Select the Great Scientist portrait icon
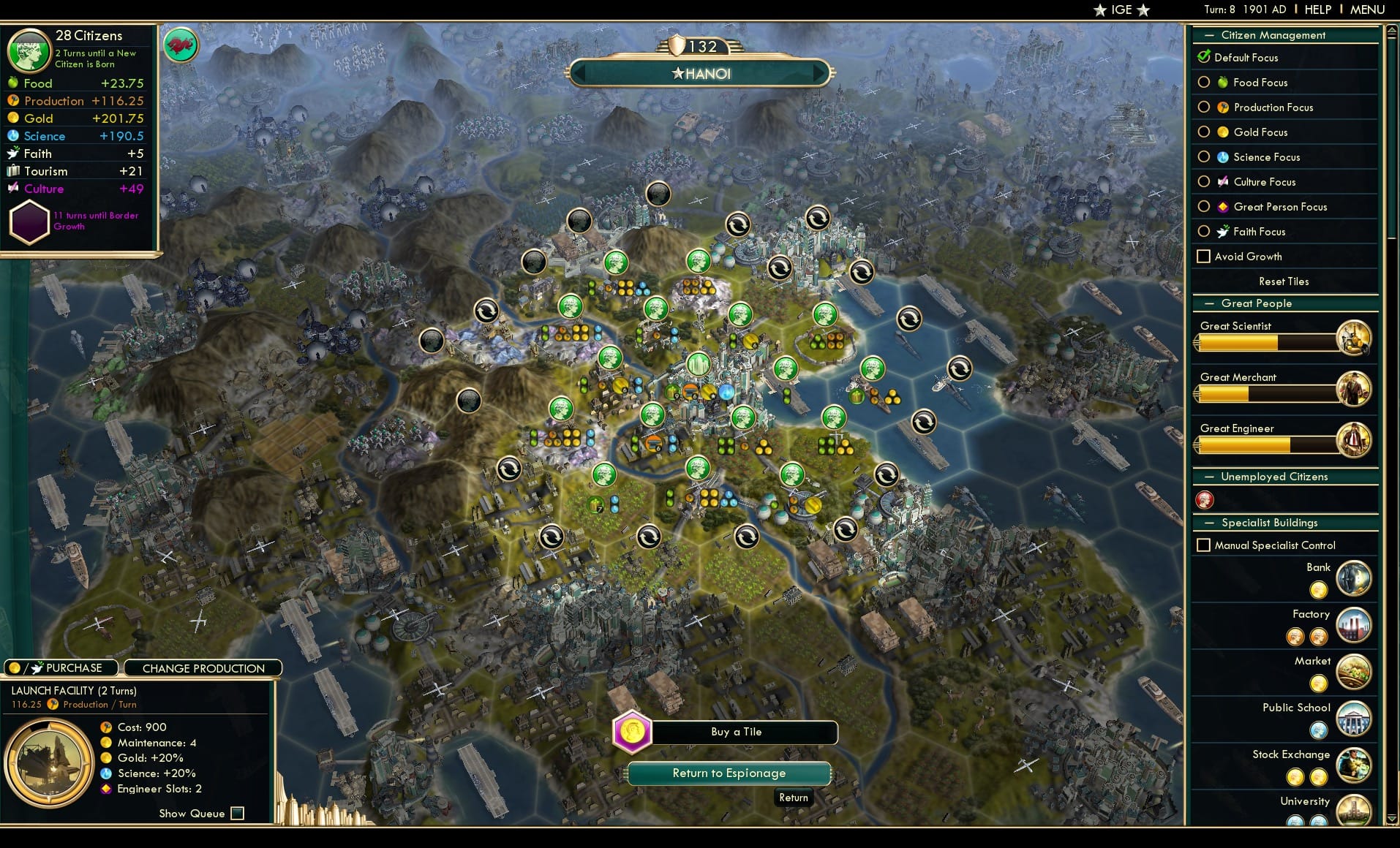This screenshot has width=1400, height=848. [x=1355, y=337]
